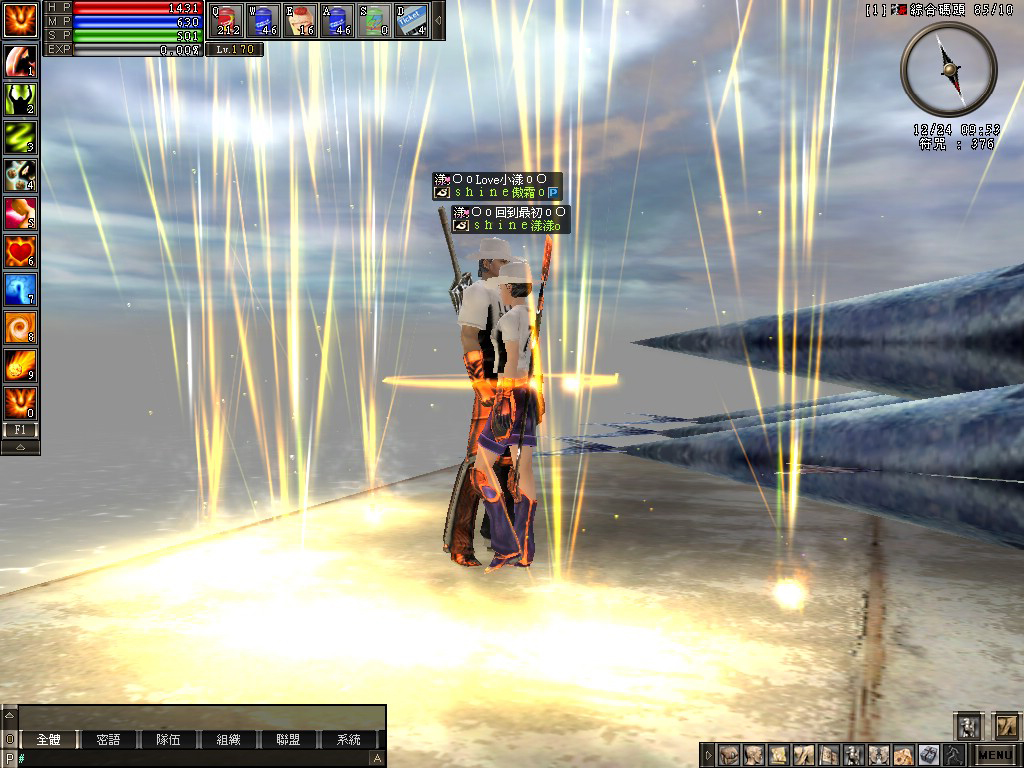Click the compass minimap
The width and height of the screenshot is (1024, 768).
click(x=948, y=69)
